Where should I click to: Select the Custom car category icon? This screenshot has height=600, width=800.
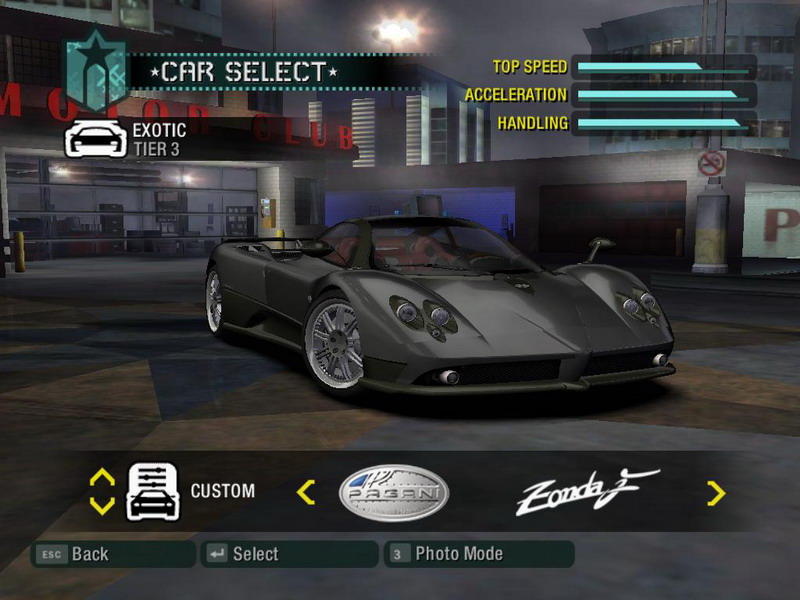pos(152,492)
